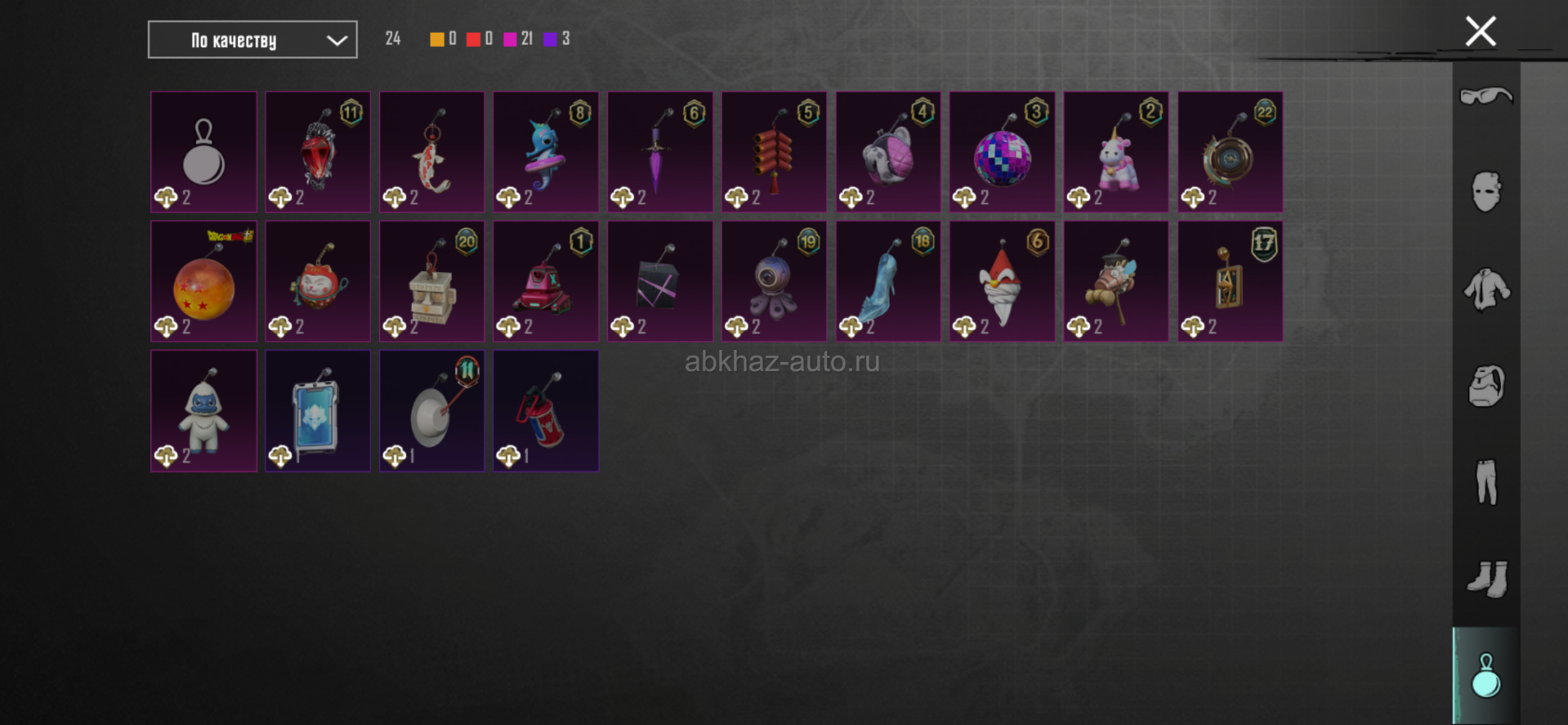Select the highlighted charm ornament tab
Viewport: 1568px width, 725px height.
1485,676
